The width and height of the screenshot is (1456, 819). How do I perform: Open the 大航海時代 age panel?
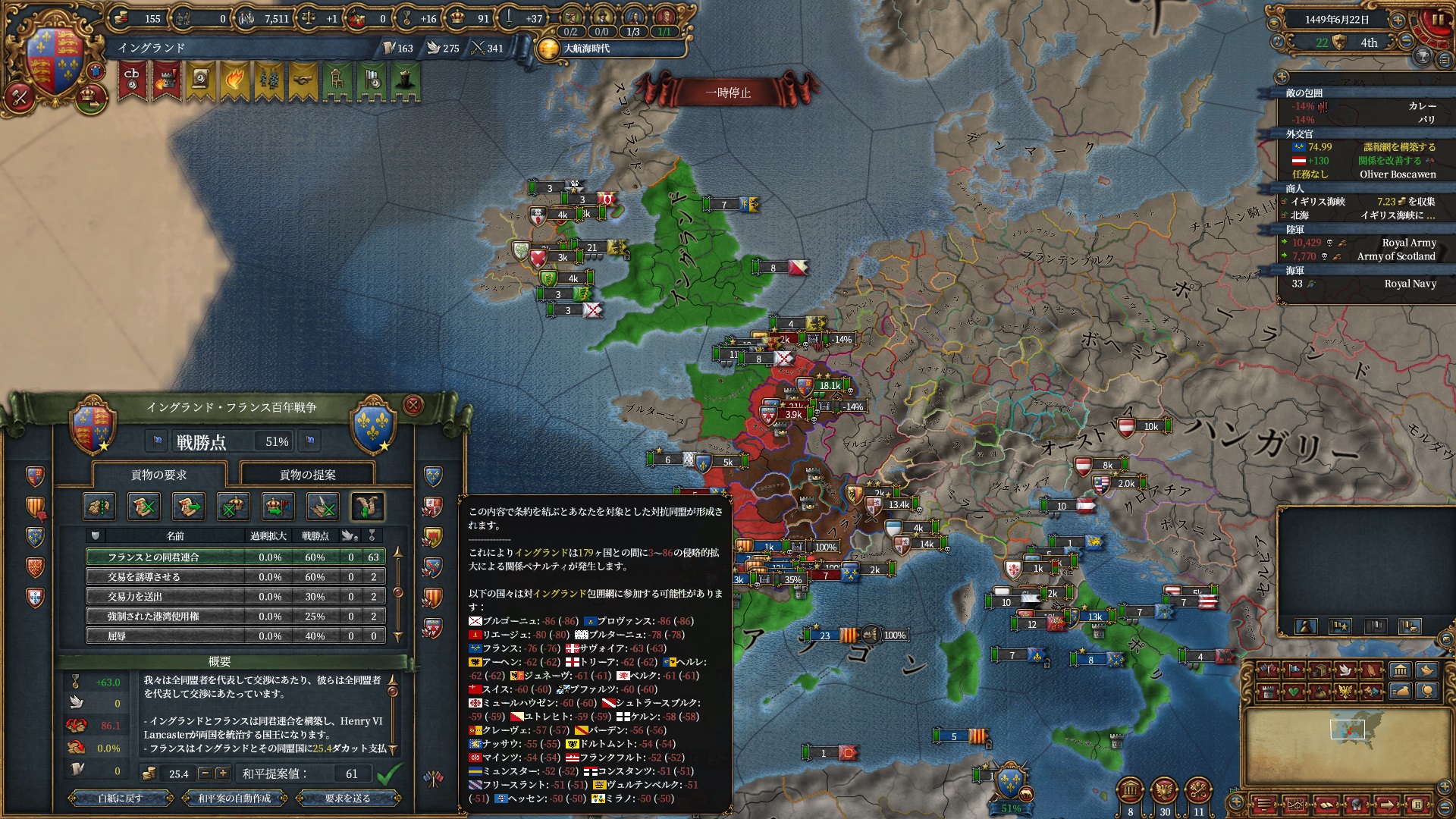[x=586, y=49]
